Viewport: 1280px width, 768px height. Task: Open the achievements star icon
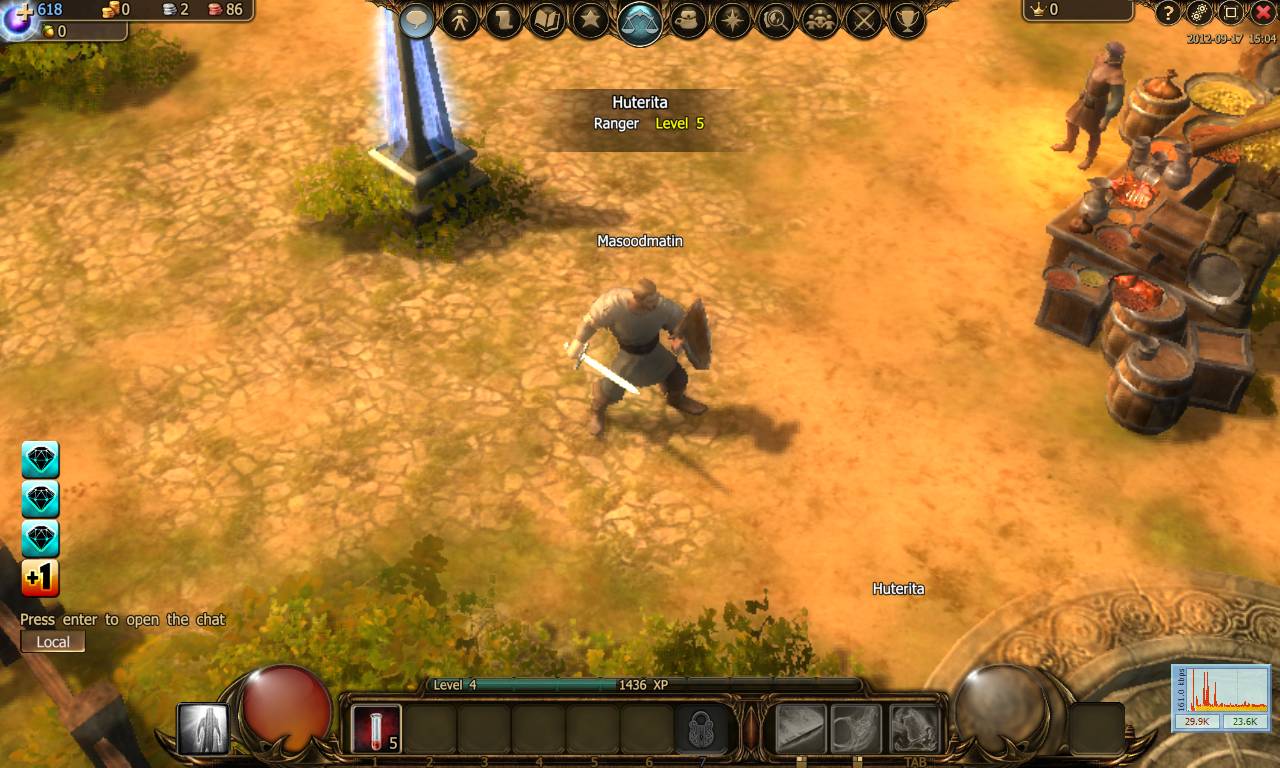coord(589,20)
